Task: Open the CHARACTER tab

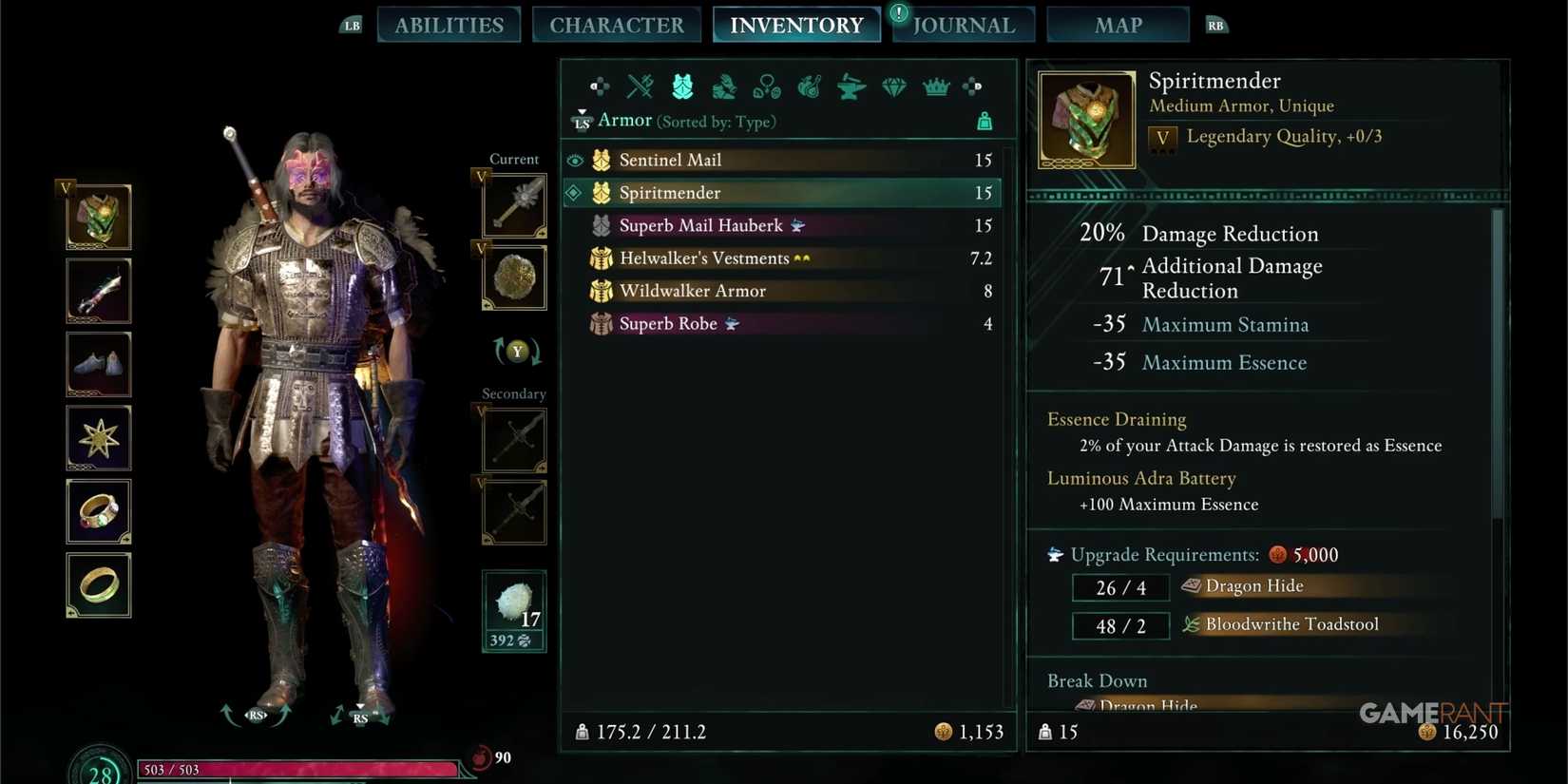Action: (x=616, y=25)
